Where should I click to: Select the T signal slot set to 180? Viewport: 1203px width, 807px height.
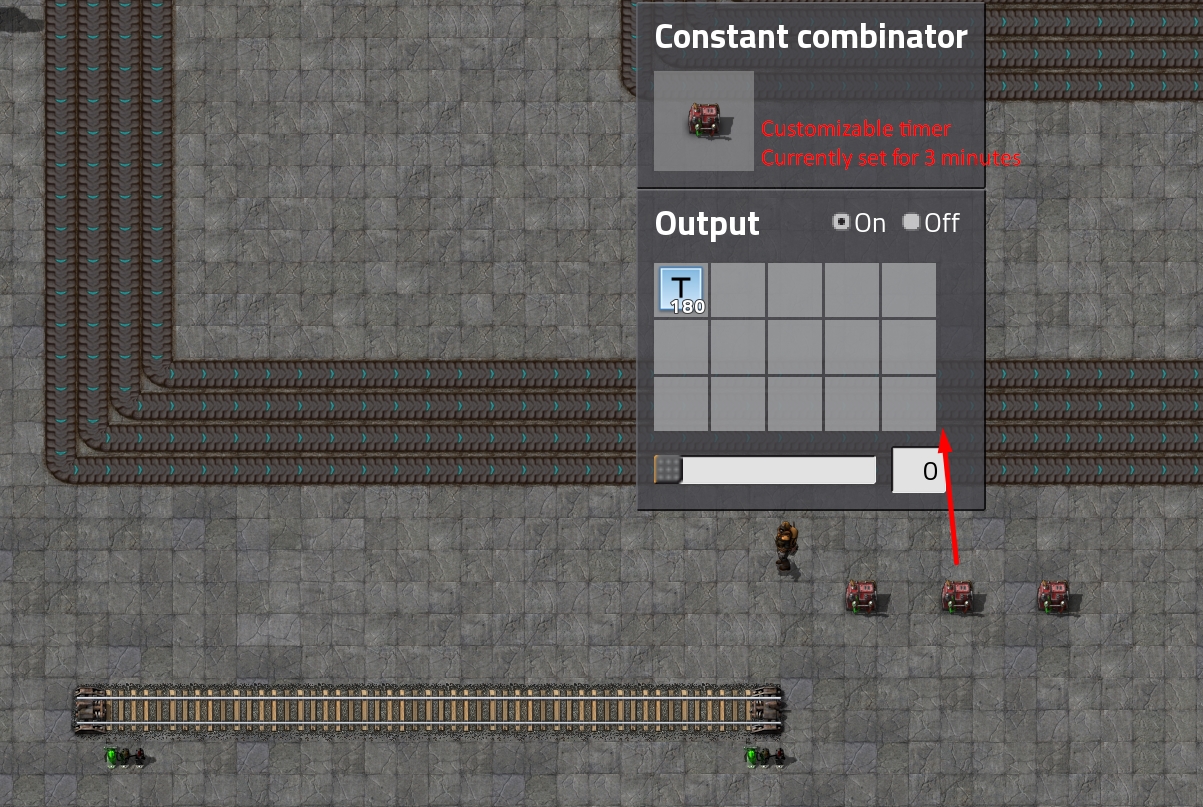[682, 290]
